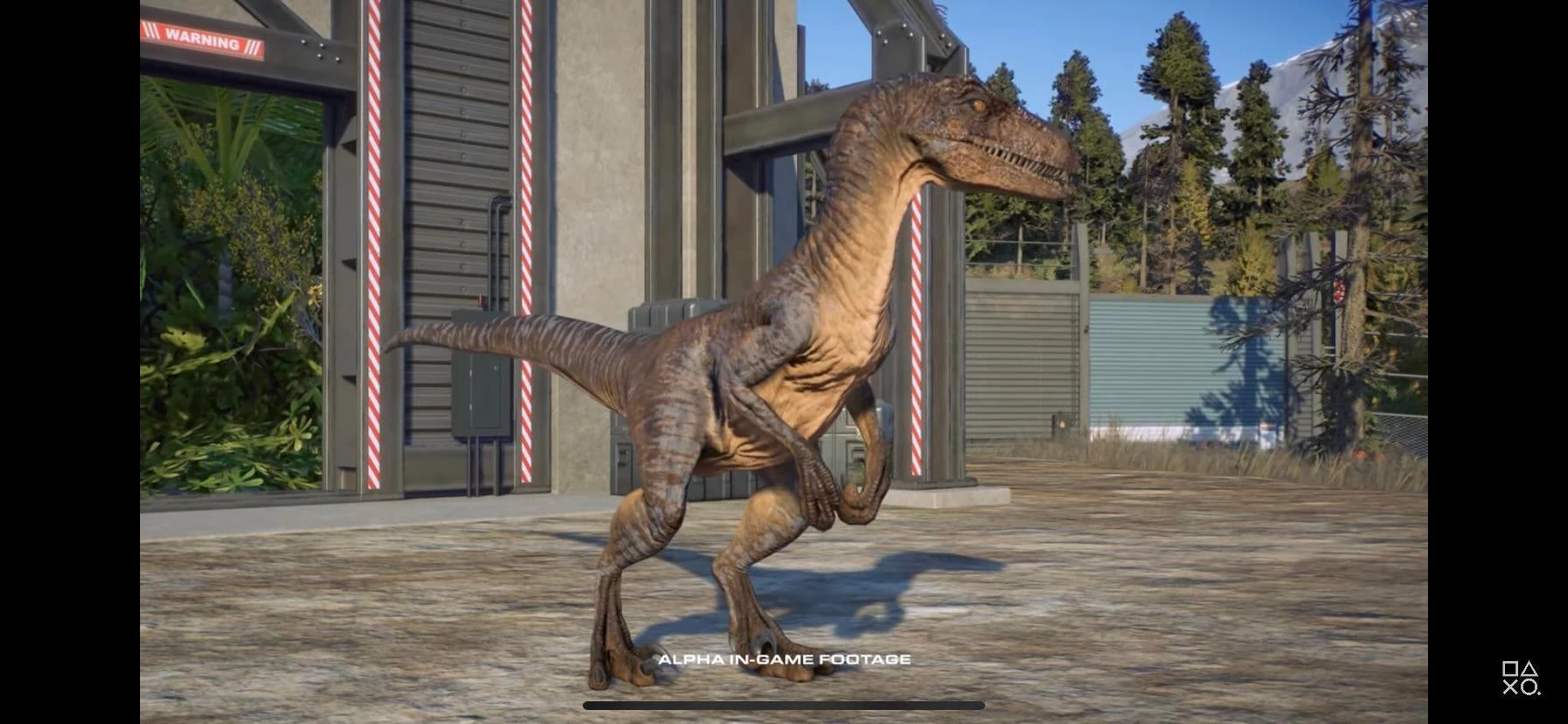
Task: Toggle video playback on the footage
Action: [x=783, y=362]
